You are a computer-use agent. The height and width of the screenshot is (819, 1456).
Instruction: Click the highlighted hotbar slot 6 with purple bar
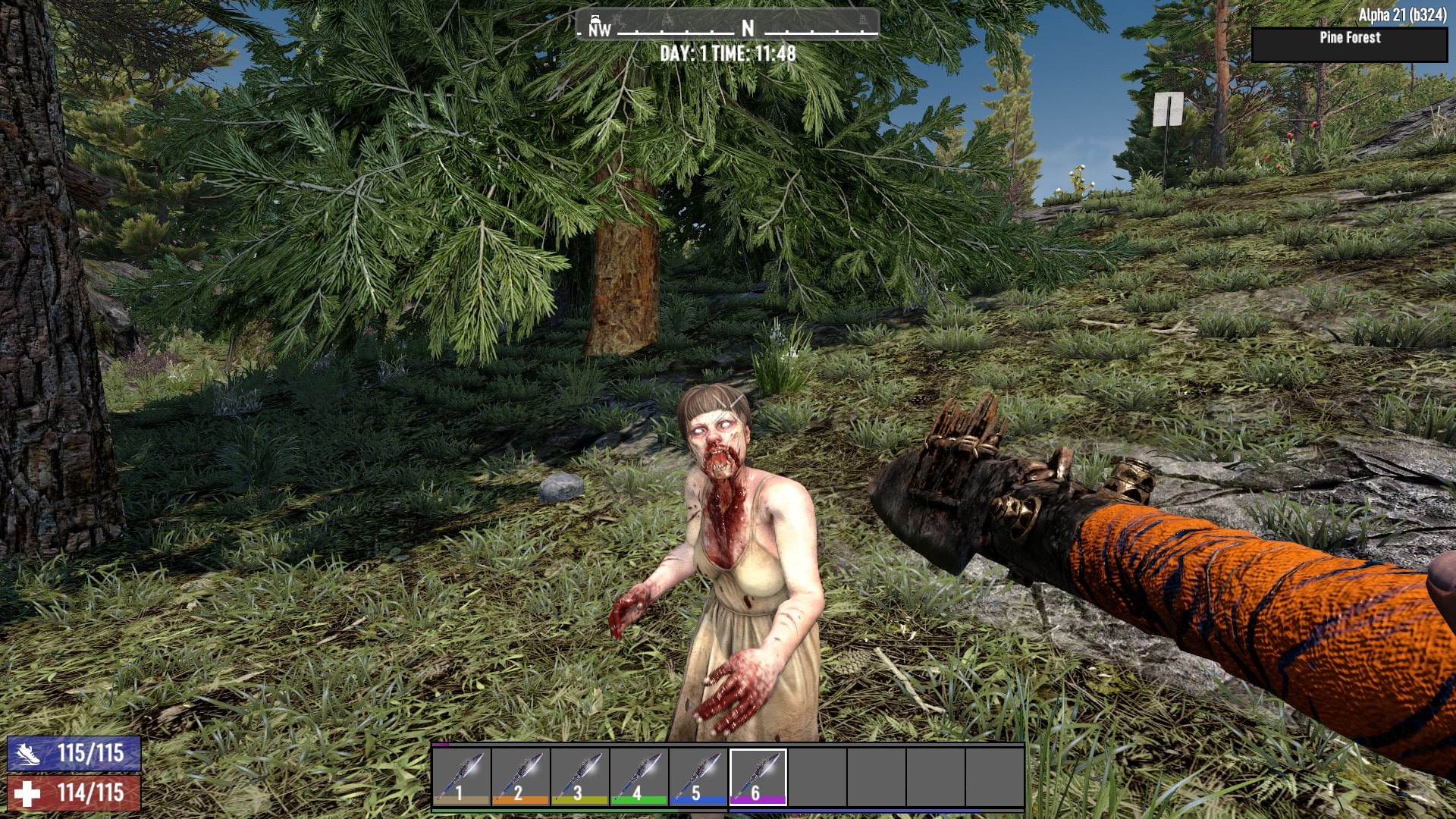coord(758,776)
